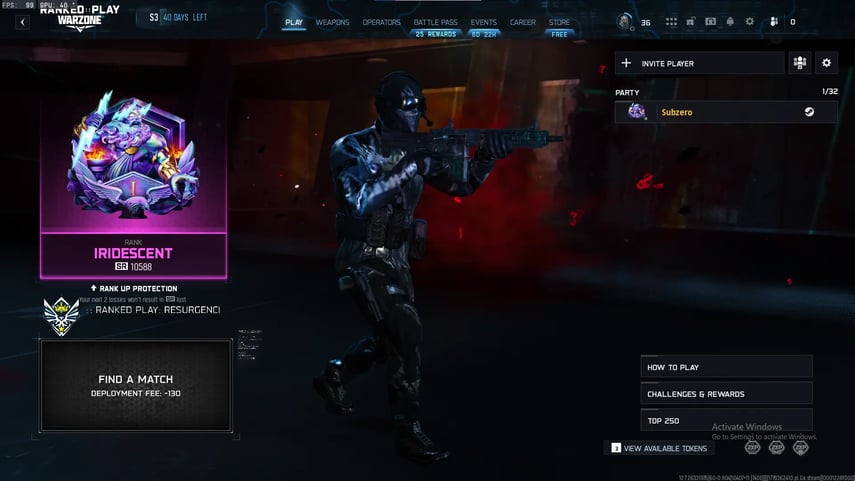Viewport: 855px width, 481px height.
Task: Open the Operators tab
Action: tap(381, 22)
